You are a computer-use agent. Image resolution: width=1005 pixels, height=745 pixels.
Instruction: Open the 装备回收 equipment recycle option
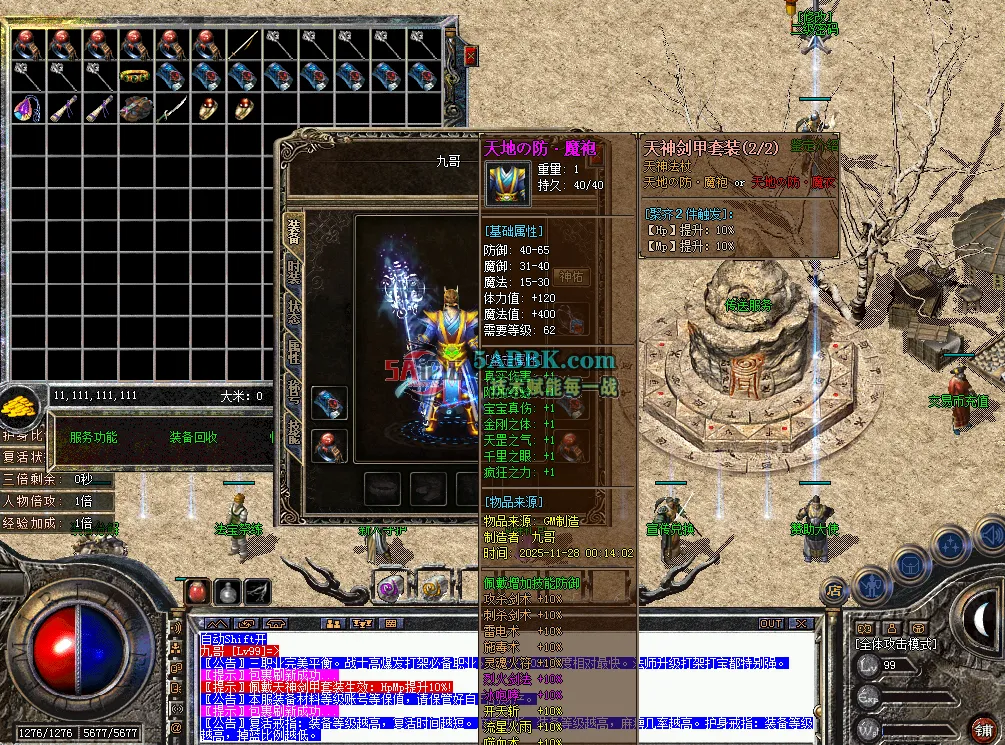click(x=193, y=437)
